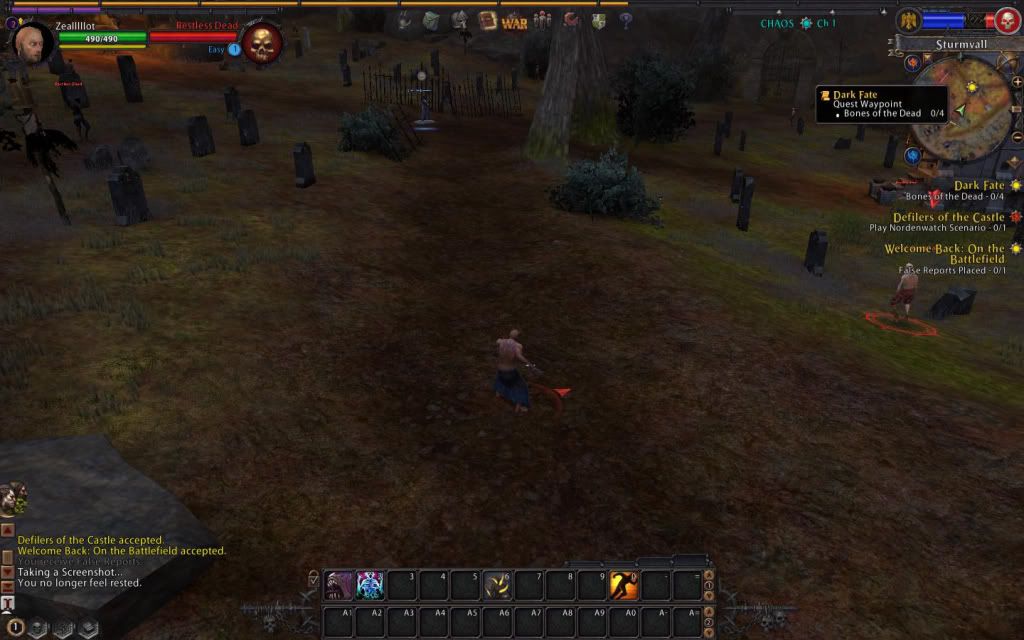Select the Restless Dead skull target portrait
1024x640 pixels.
click(262, 42)
